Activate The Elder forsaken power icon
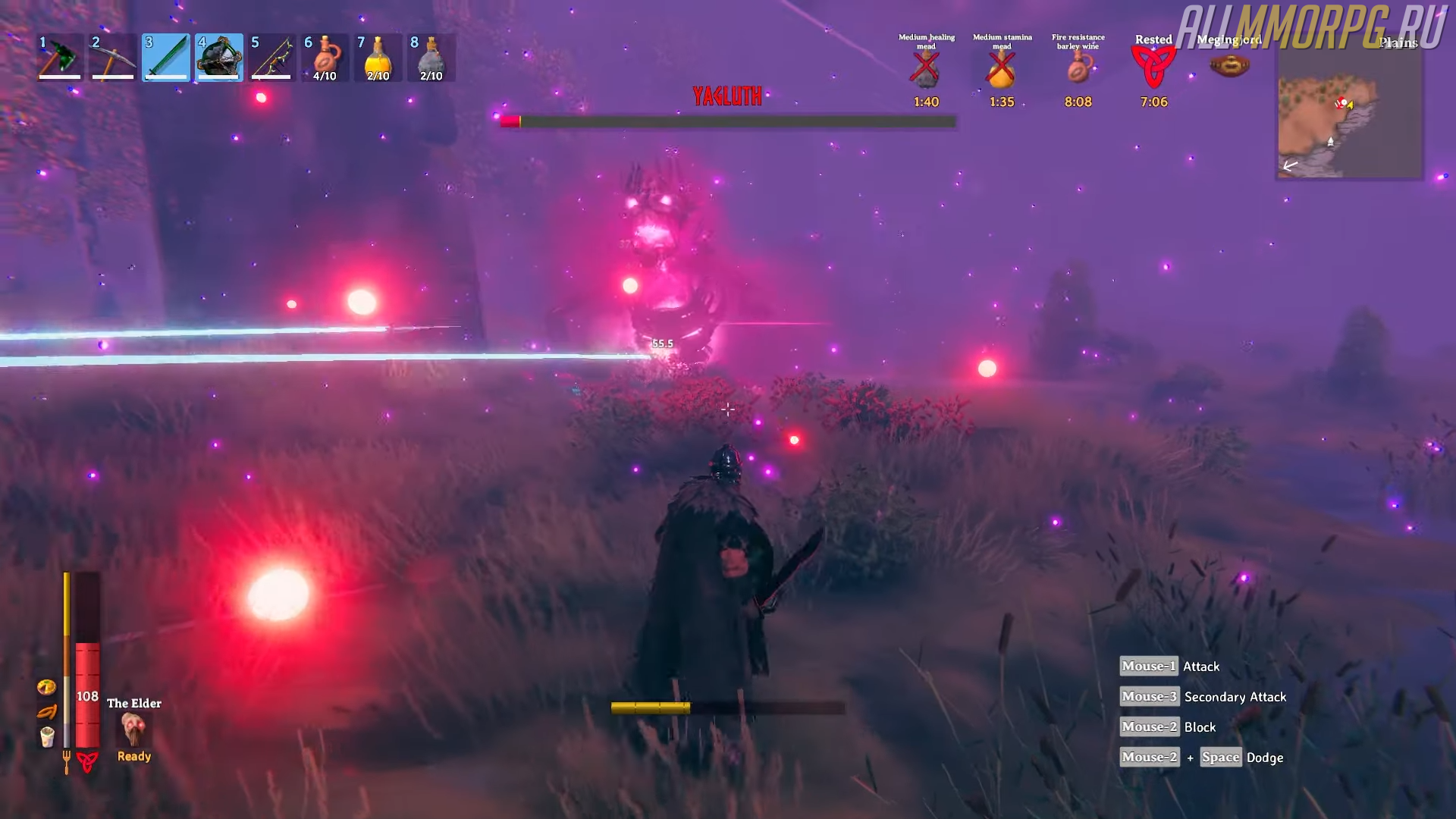 tap(134, 730)
